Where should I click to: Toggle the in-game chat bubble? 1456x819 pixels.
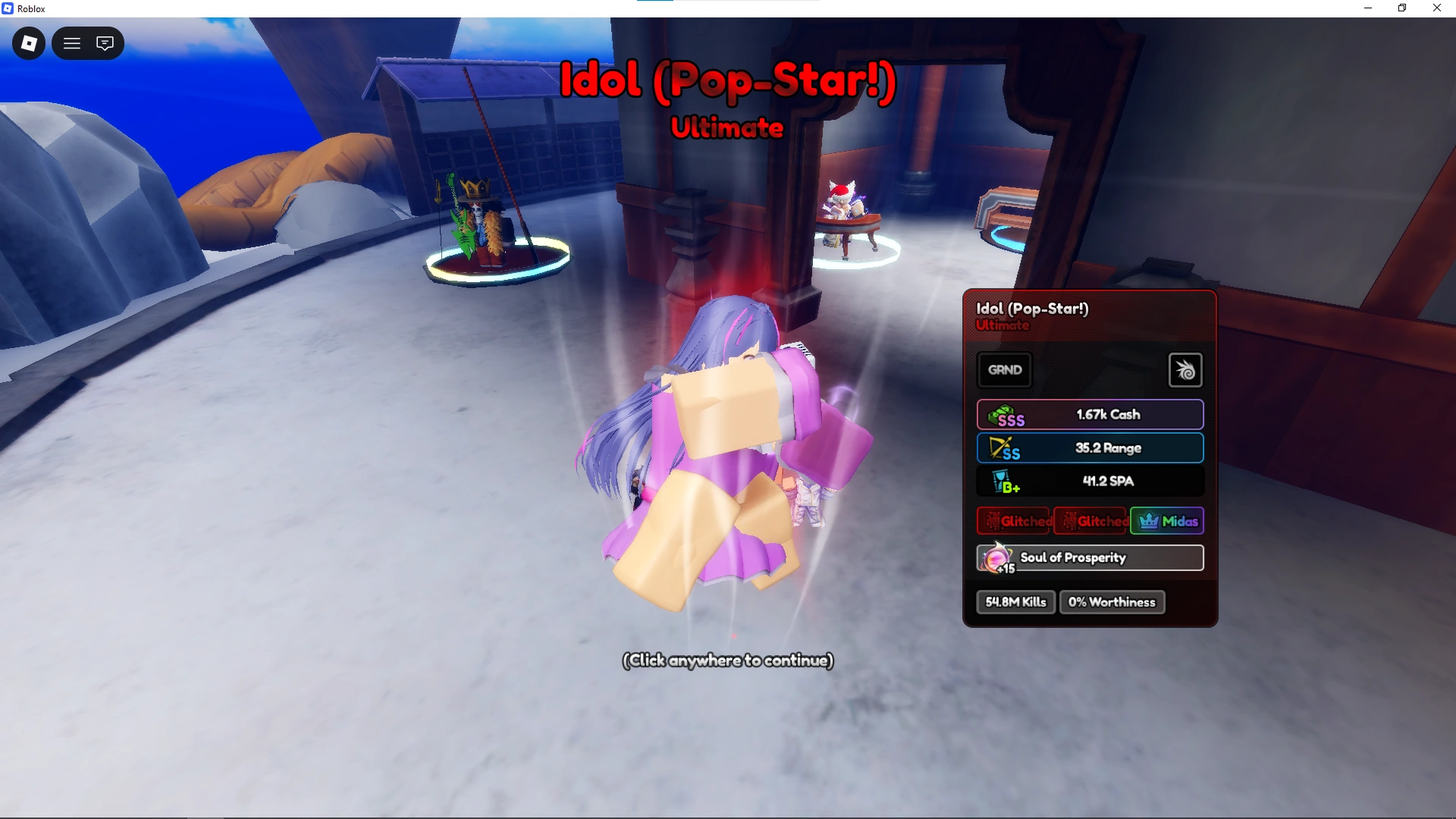[105, 43]
